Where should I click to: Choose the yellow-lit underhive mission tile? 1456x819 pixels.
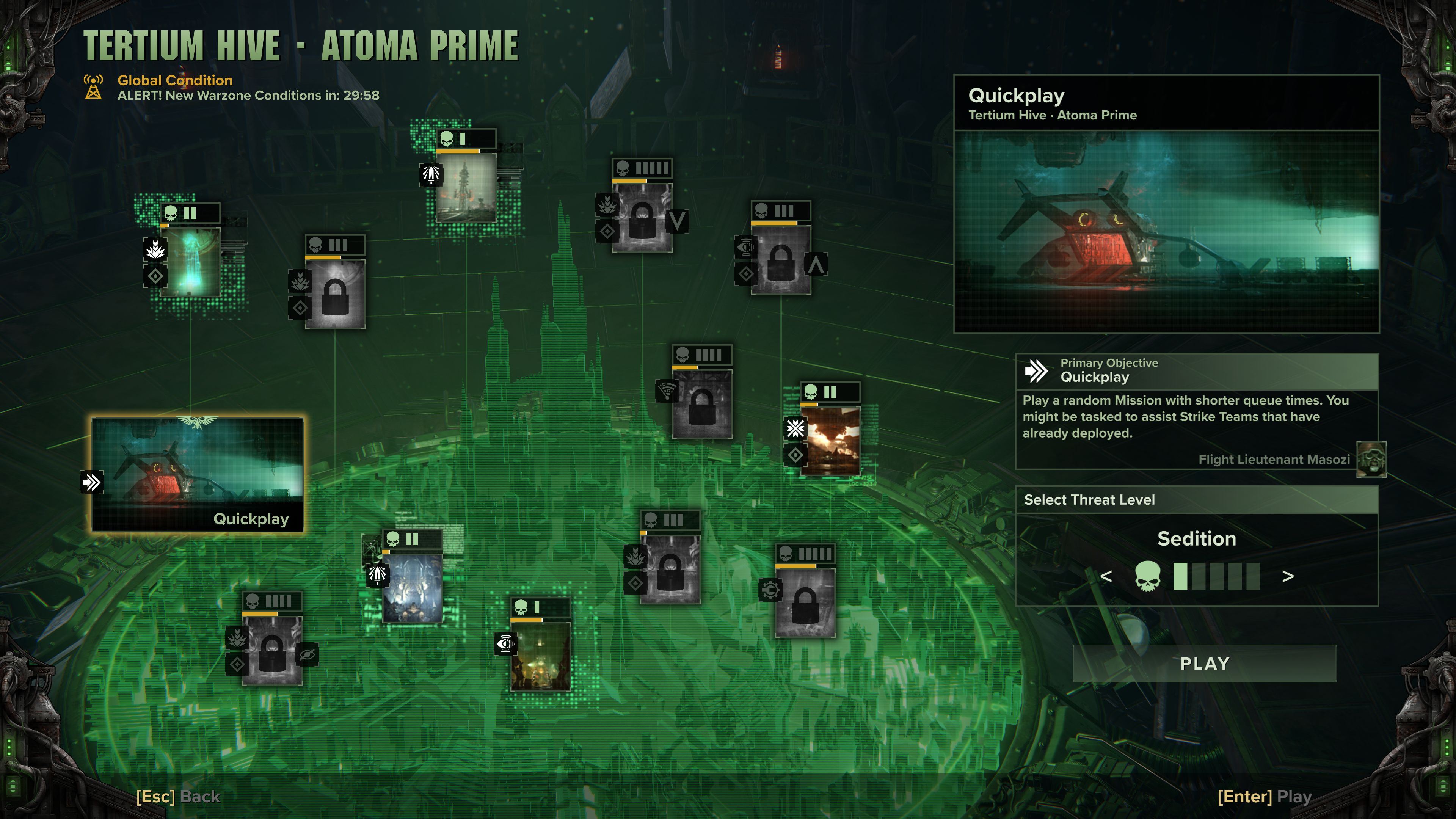point(540,656)
